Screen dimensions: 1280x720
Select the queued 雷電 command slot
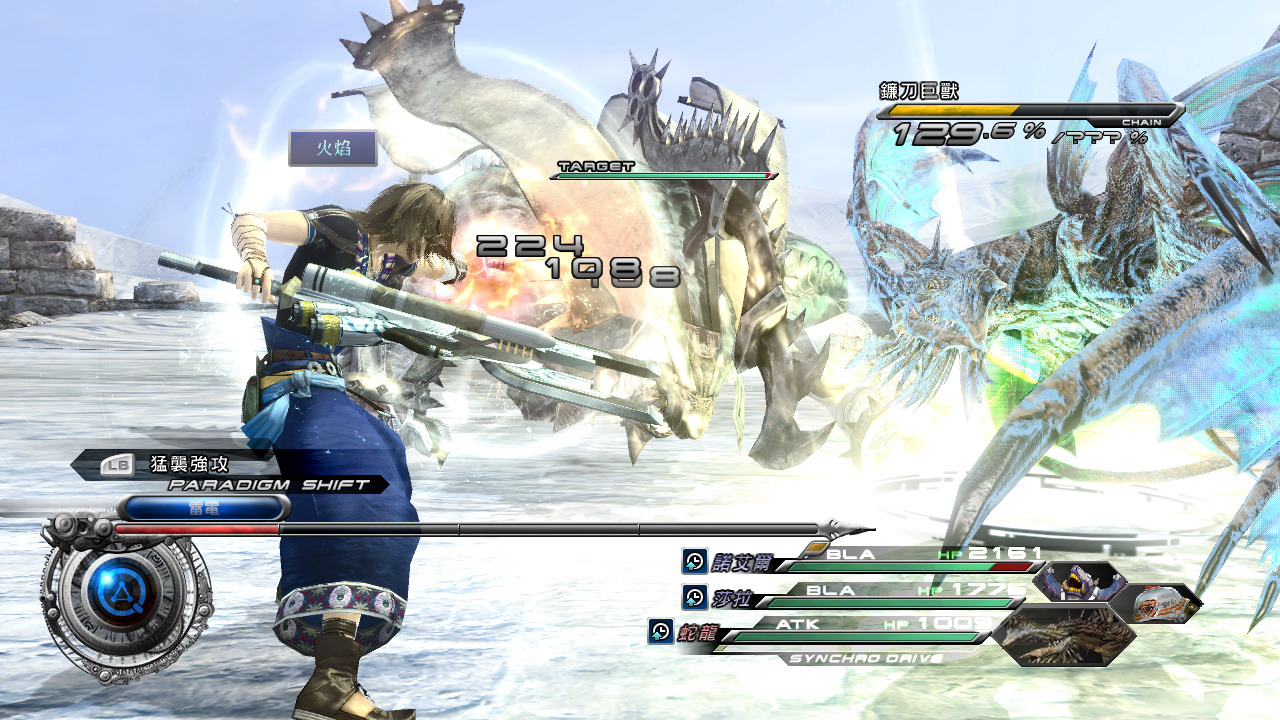click(x=203, y=508)
